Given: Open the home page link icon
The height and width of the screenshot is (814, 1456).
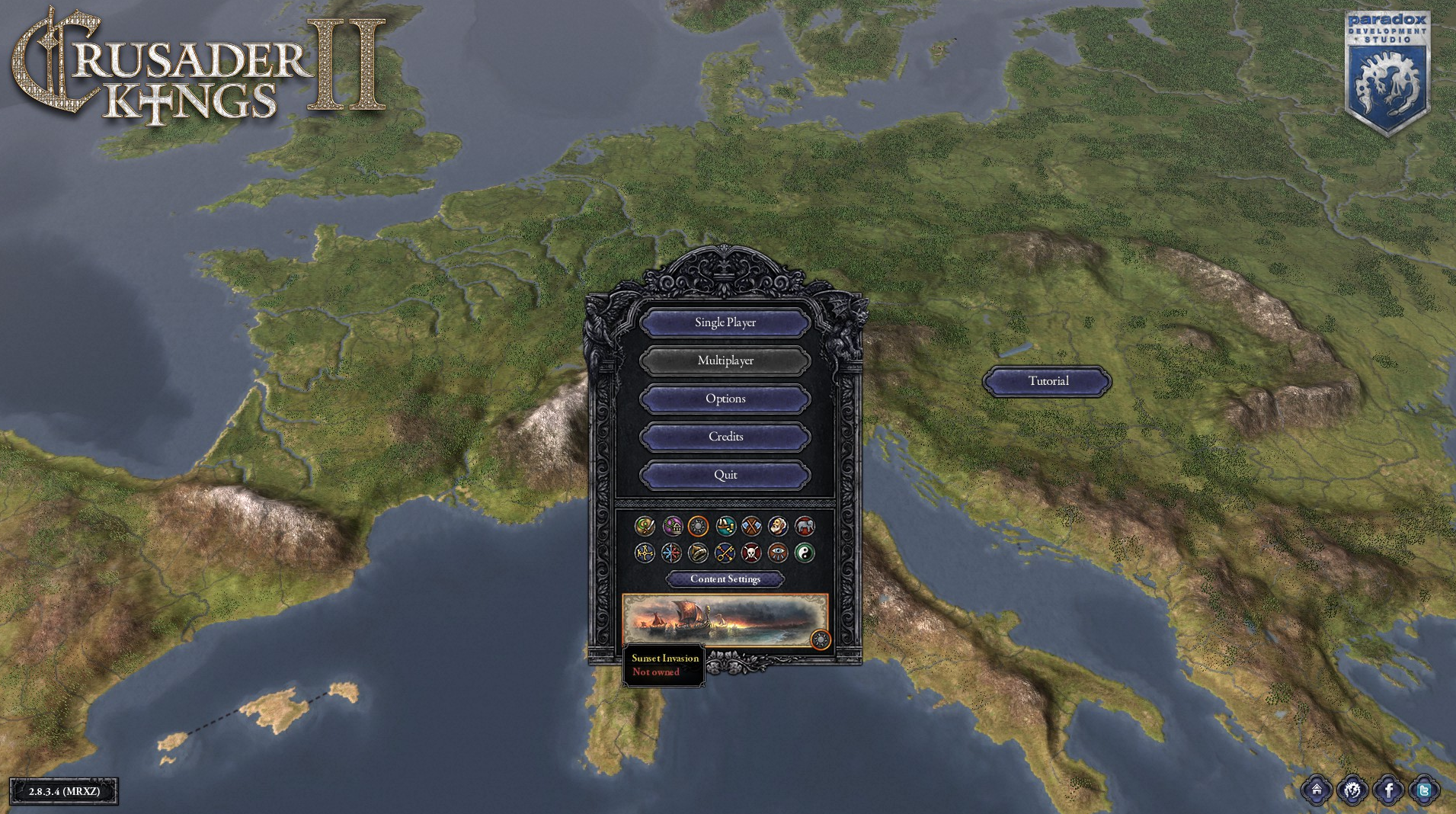Looking at the screenshot, I should coord(1316,790).
